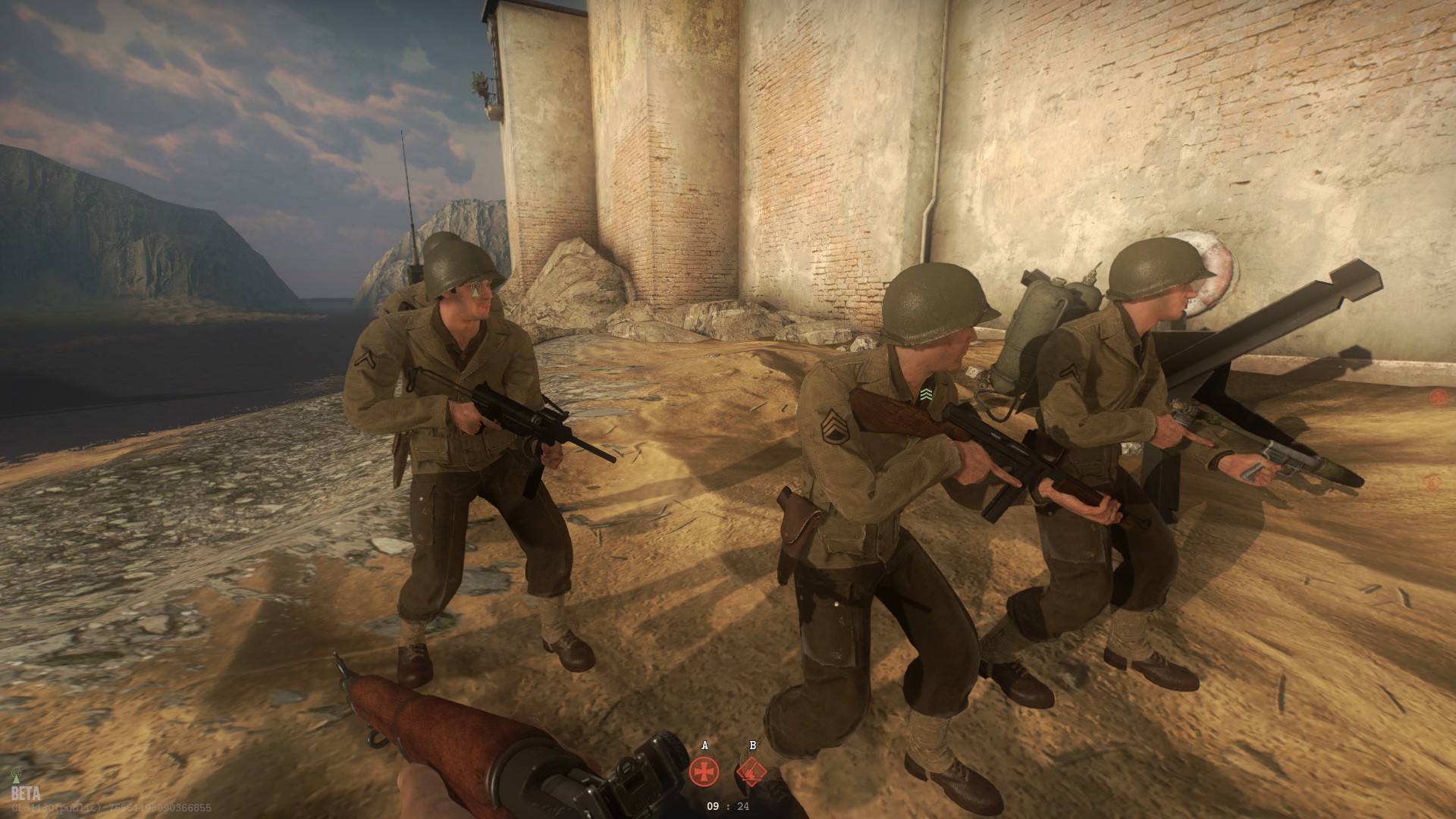Click the objective B artillery diamond icon
Image resolution: width=1456 pixels, height=819 pixels.
coord(752,770)
